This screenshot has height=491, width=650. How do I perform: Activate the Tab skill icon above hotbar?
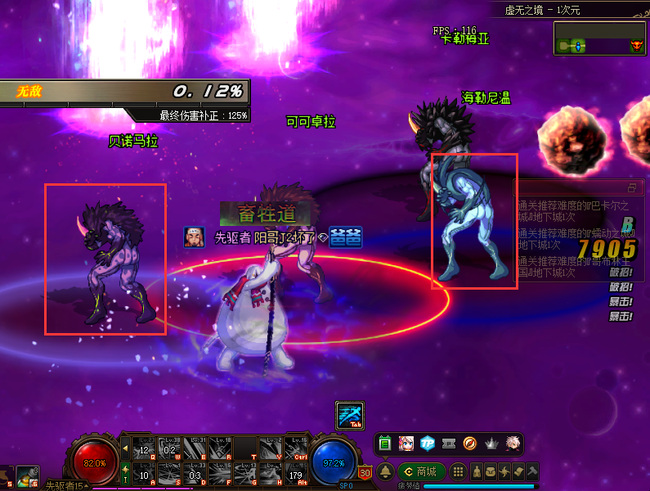tap(349, 415)
